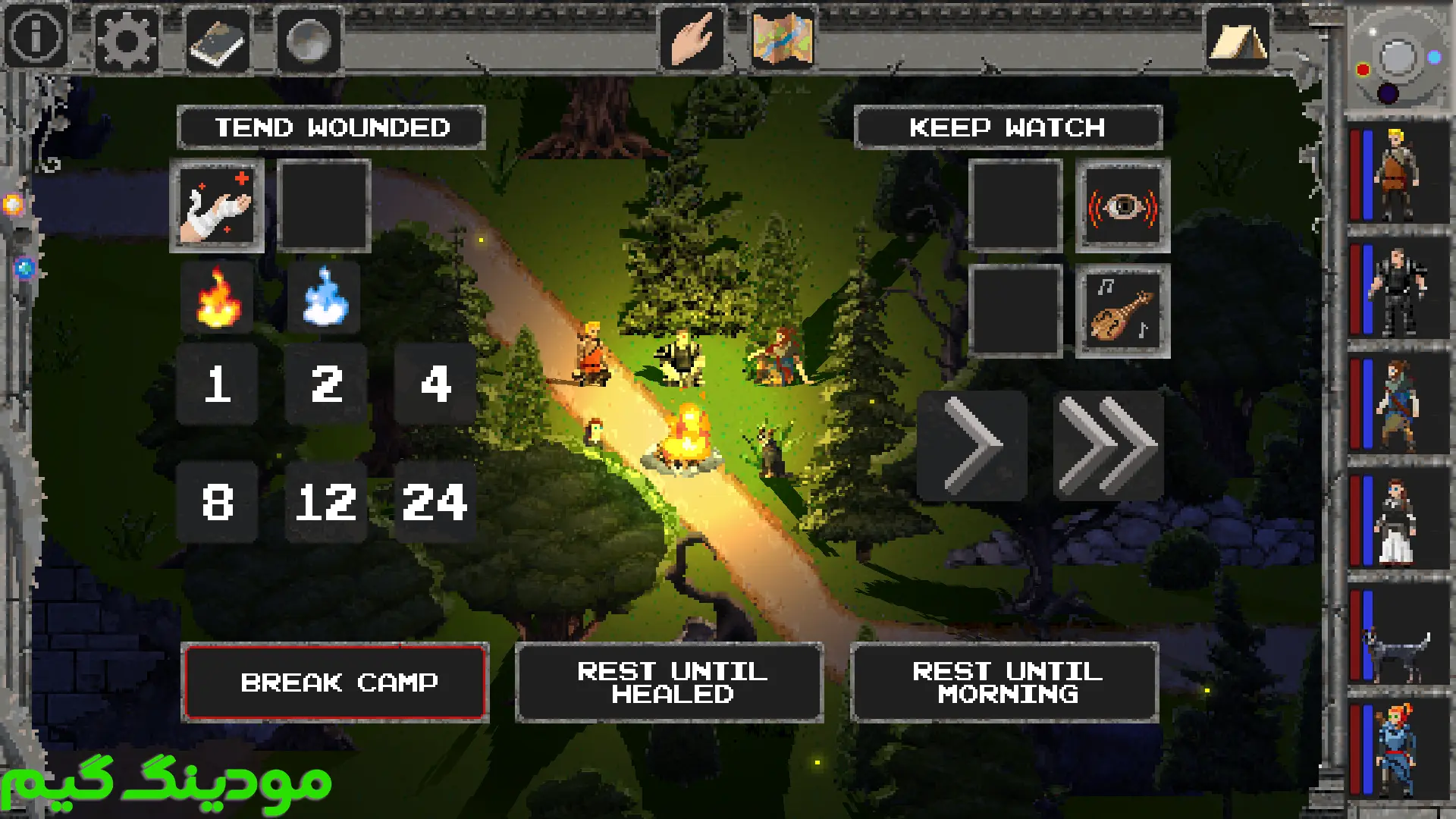Image resolution: width=1456 pixels, height=819 pixels.
Task: Choose Rest Until Healed
Action: pos(670,682)
